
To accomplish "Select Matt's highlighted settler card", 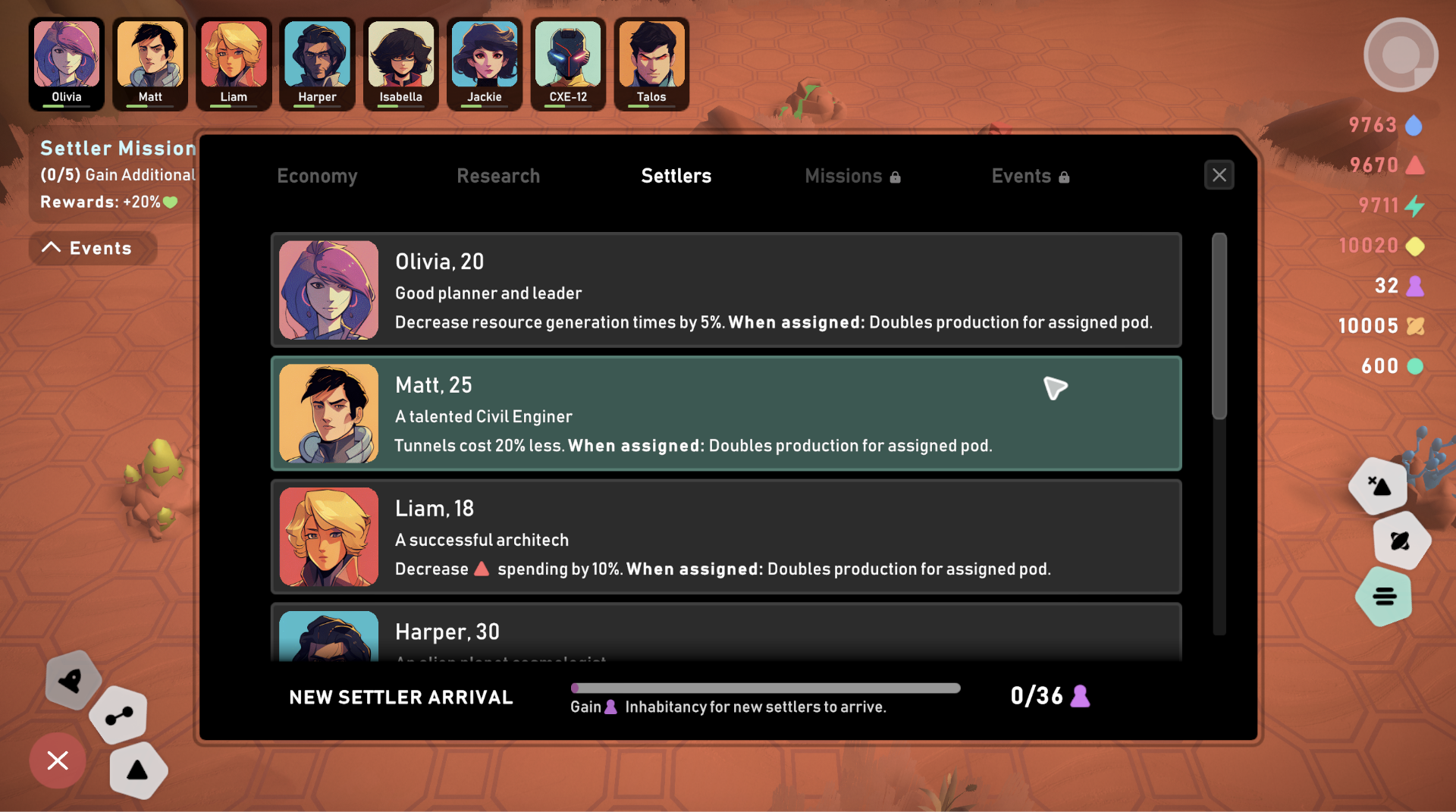I will coord(726,414).
